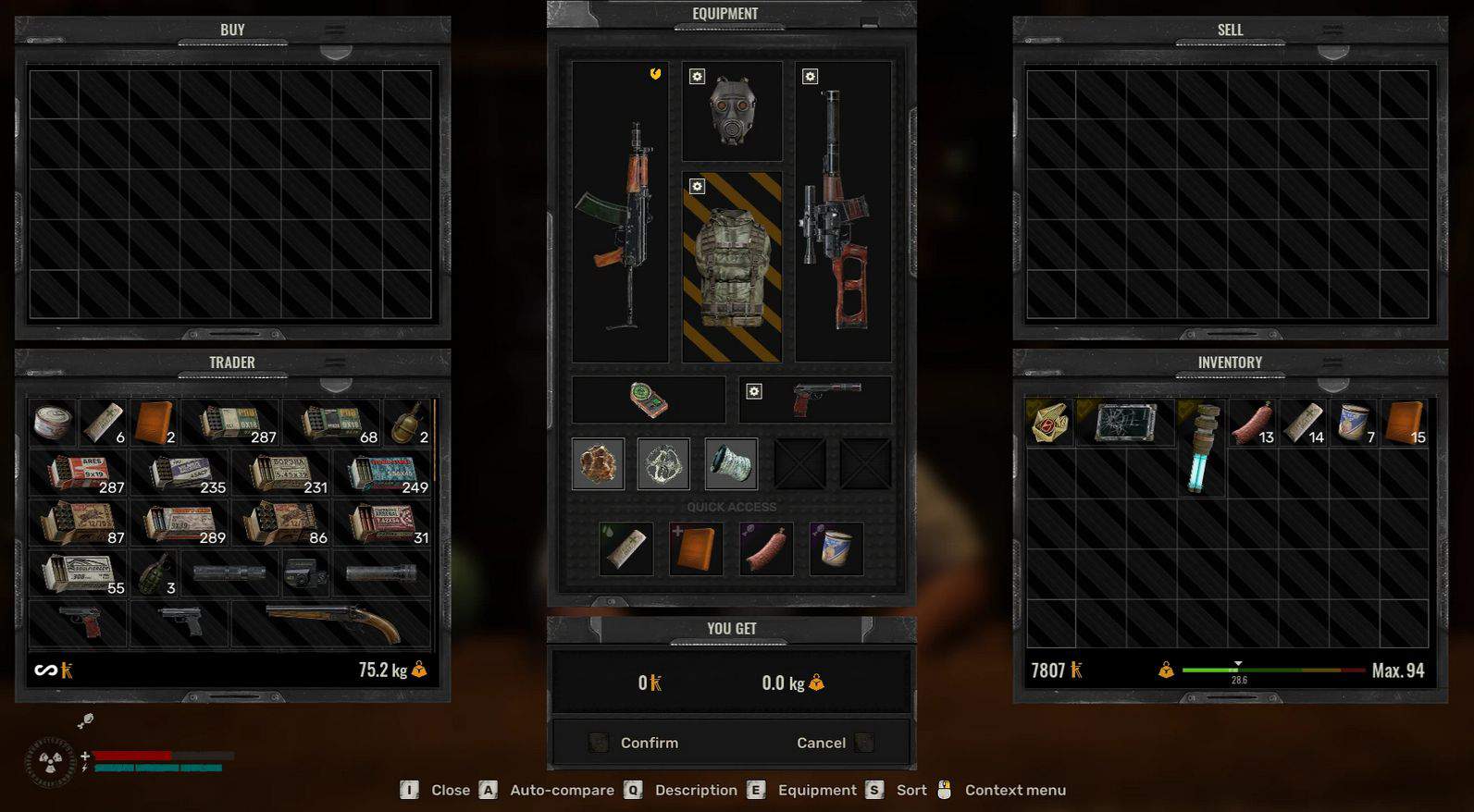Select the sausage in quick access
The width and height of the screenshot is (1474, 812).
pos(766,548)
